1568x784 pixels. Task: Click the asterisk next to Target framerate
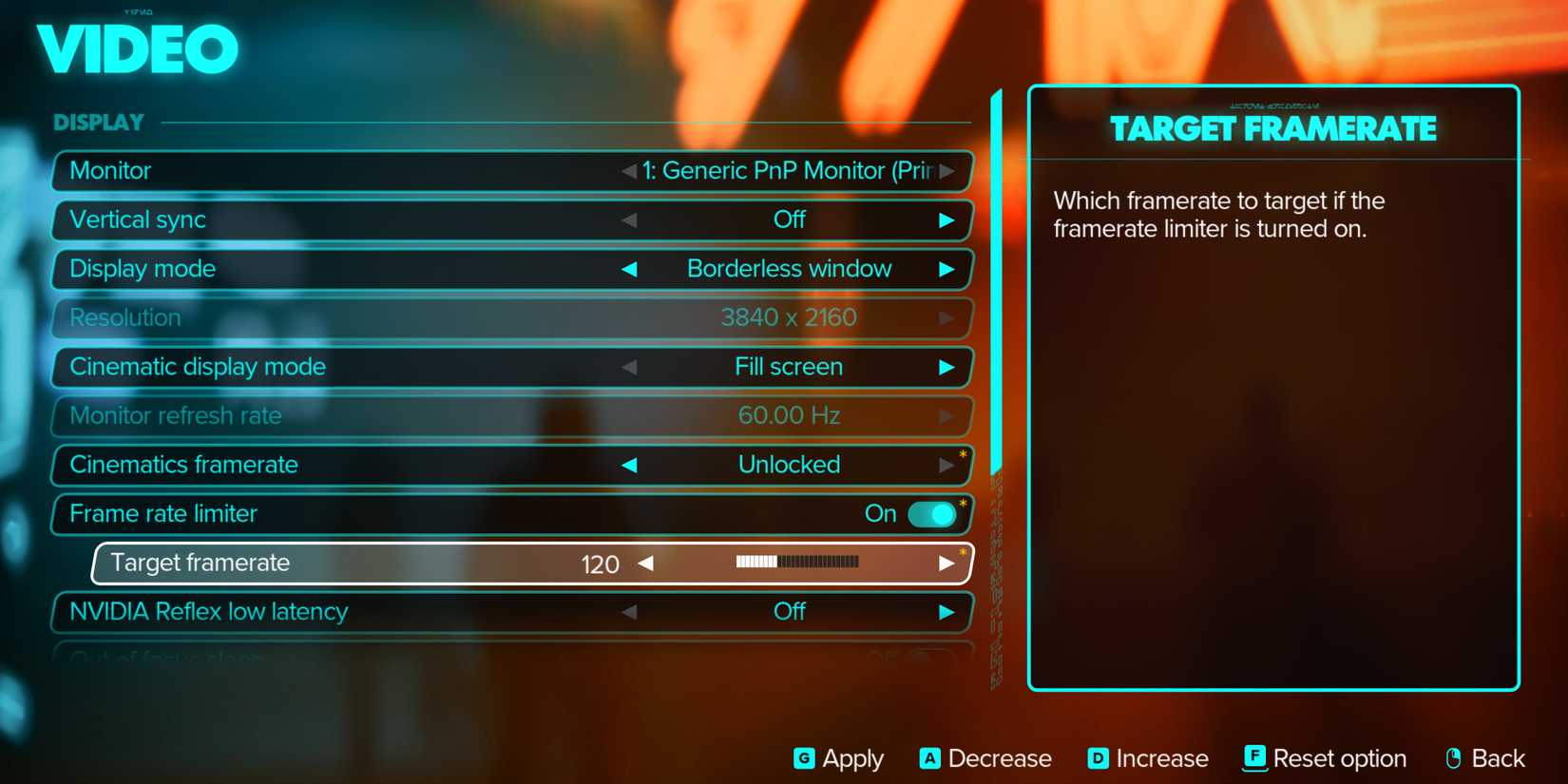[963, 553]
